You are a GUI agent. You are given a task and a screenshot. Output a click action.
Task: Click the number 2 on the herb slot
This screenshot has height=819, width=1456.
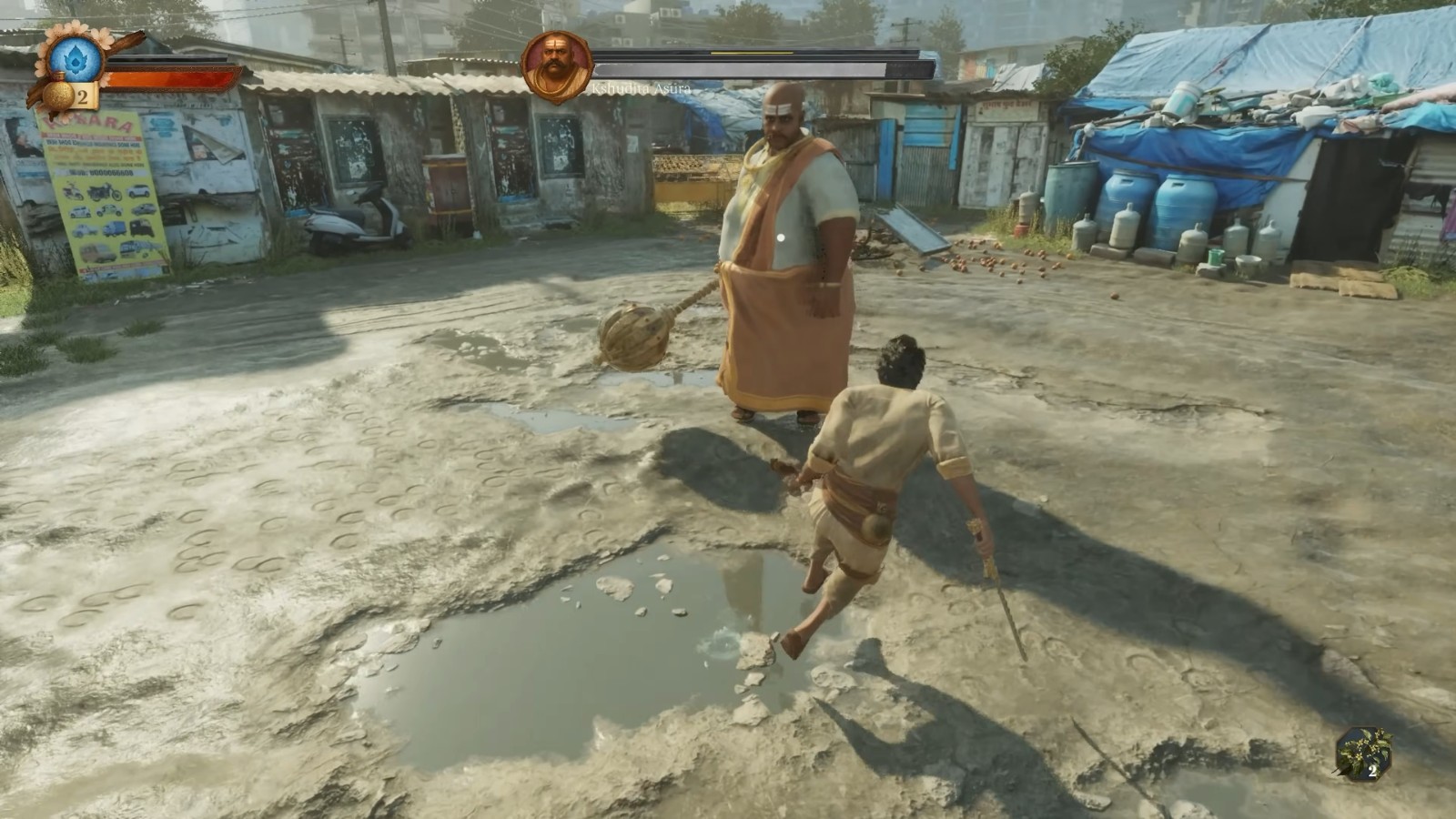point(1372,771)
